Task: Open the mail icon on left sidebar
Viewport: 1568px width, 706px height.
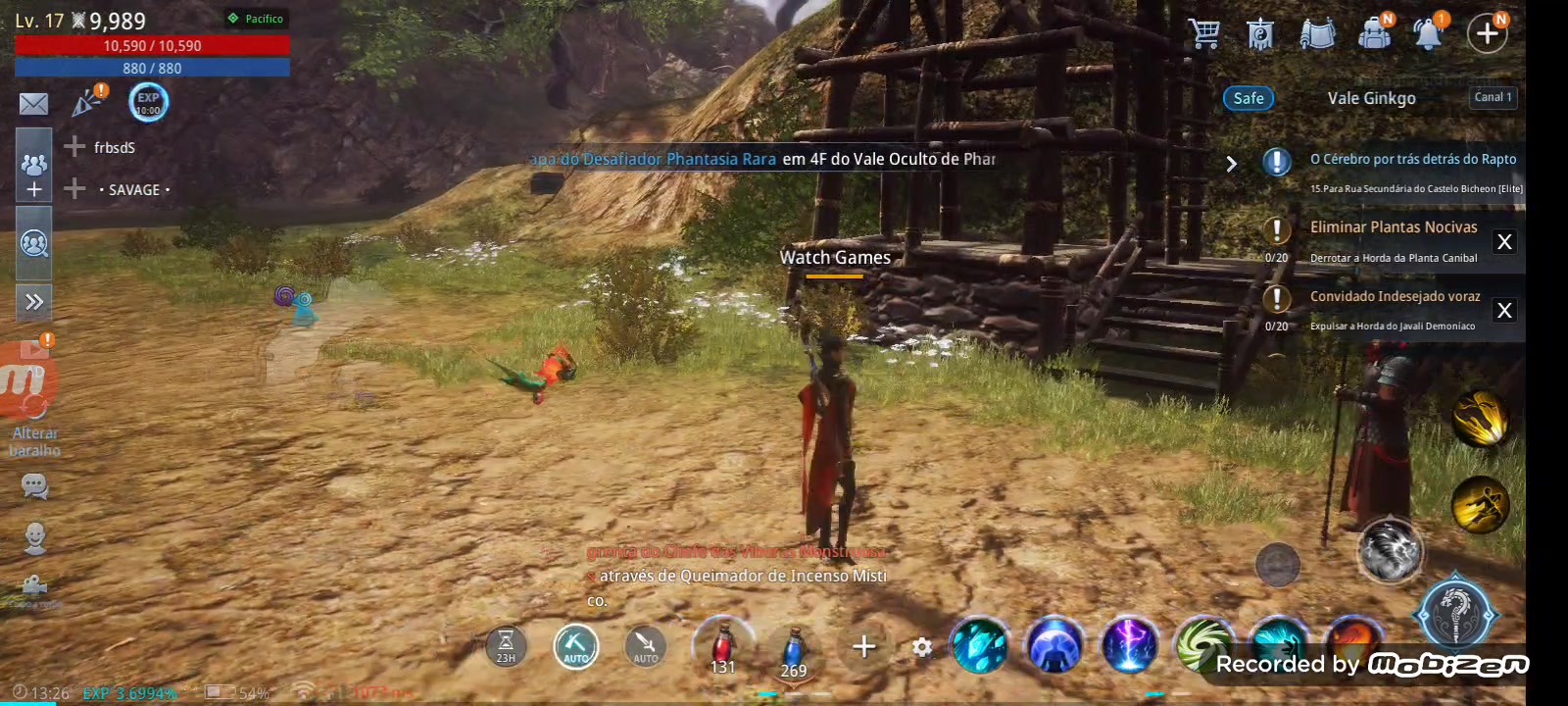Action: click(x=33, y=102)
